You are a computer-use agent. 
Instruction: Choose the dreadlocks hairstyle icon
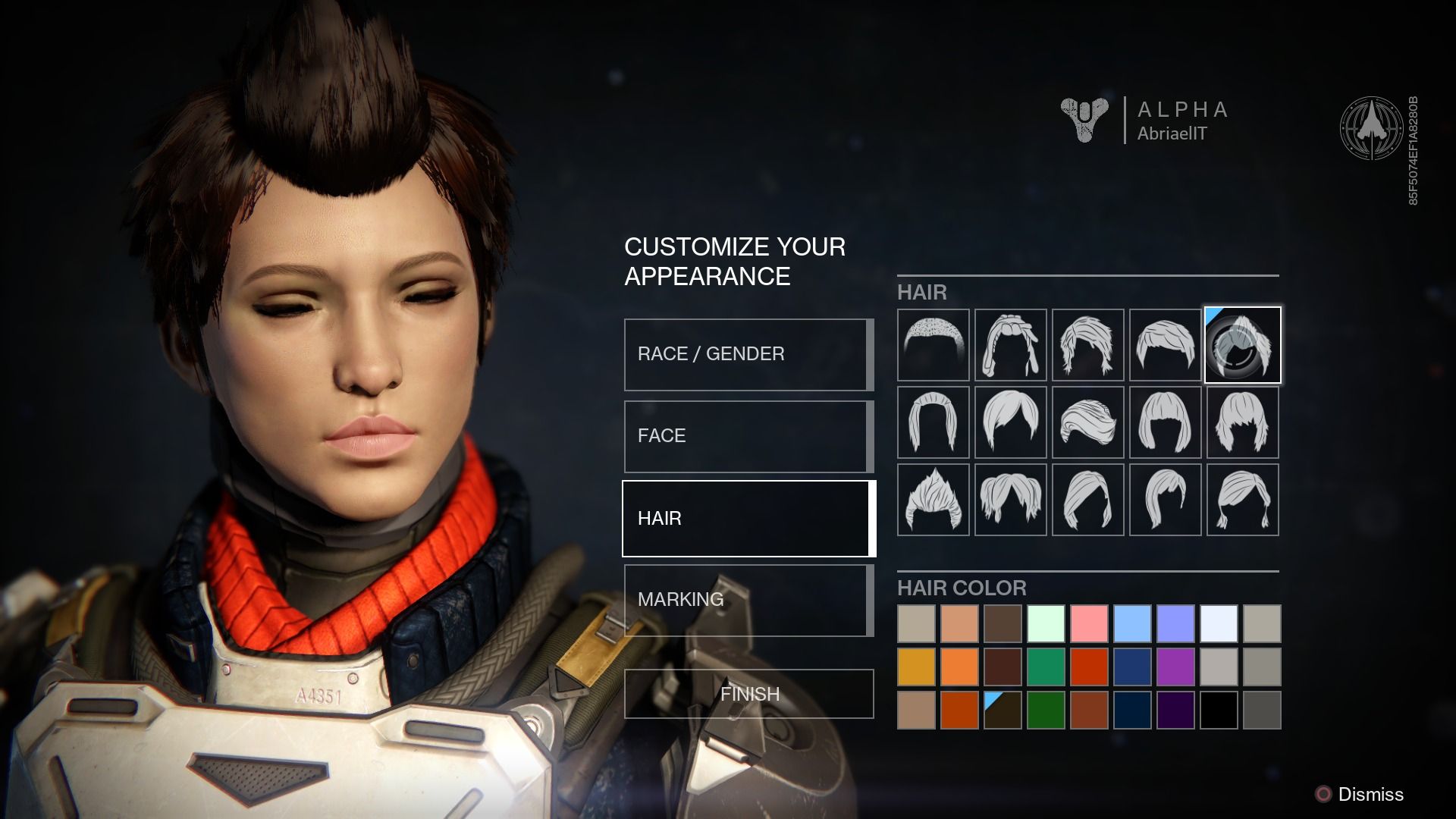pyautogui.click(x=1010, y=345)
